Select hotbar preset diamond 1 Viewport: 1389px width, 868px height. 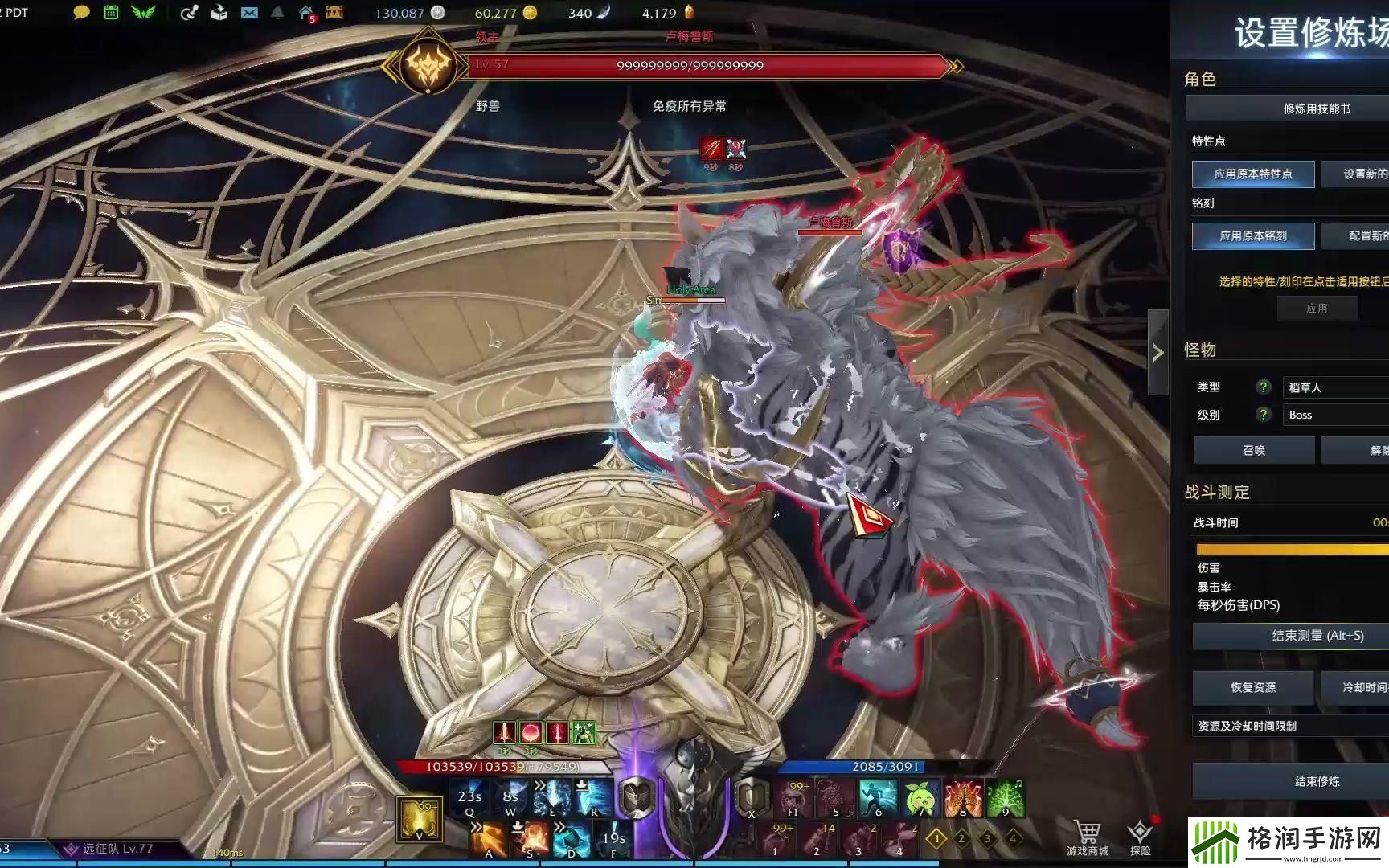click(x=936, y=839)
